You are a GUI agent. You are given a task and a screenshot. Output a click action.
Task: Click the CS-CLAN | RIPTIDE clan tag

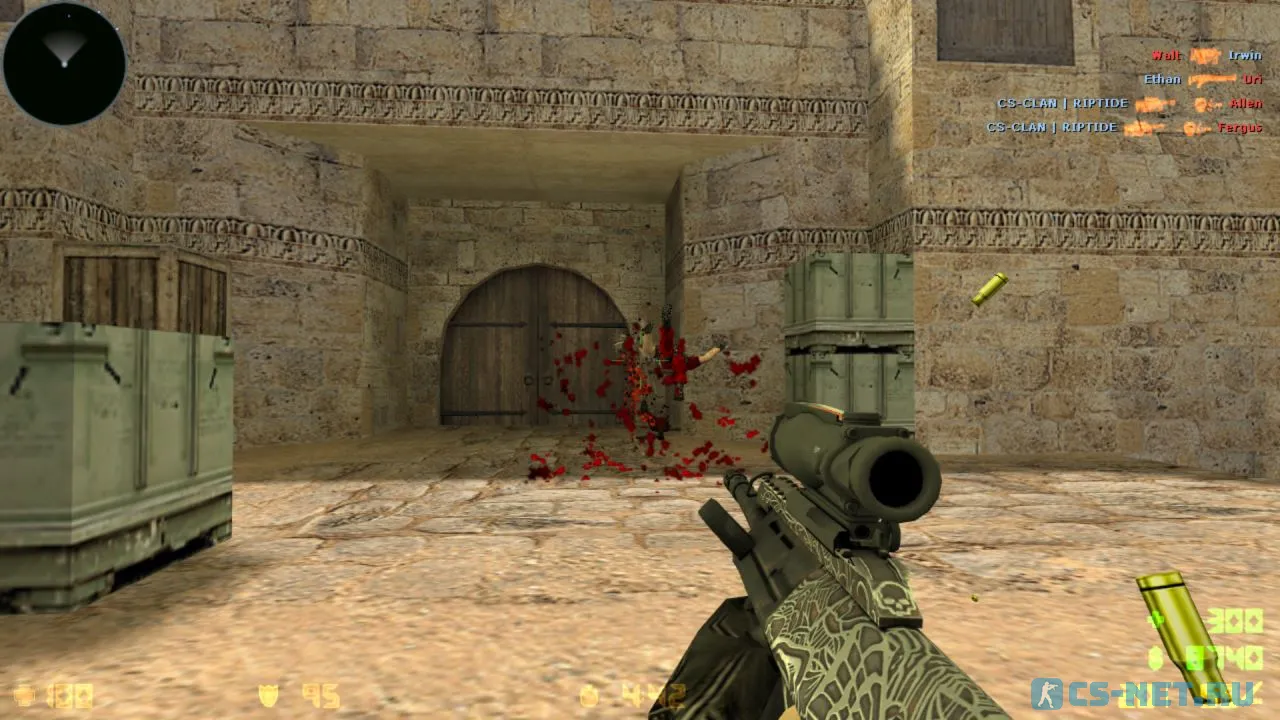pos(1063,102)
